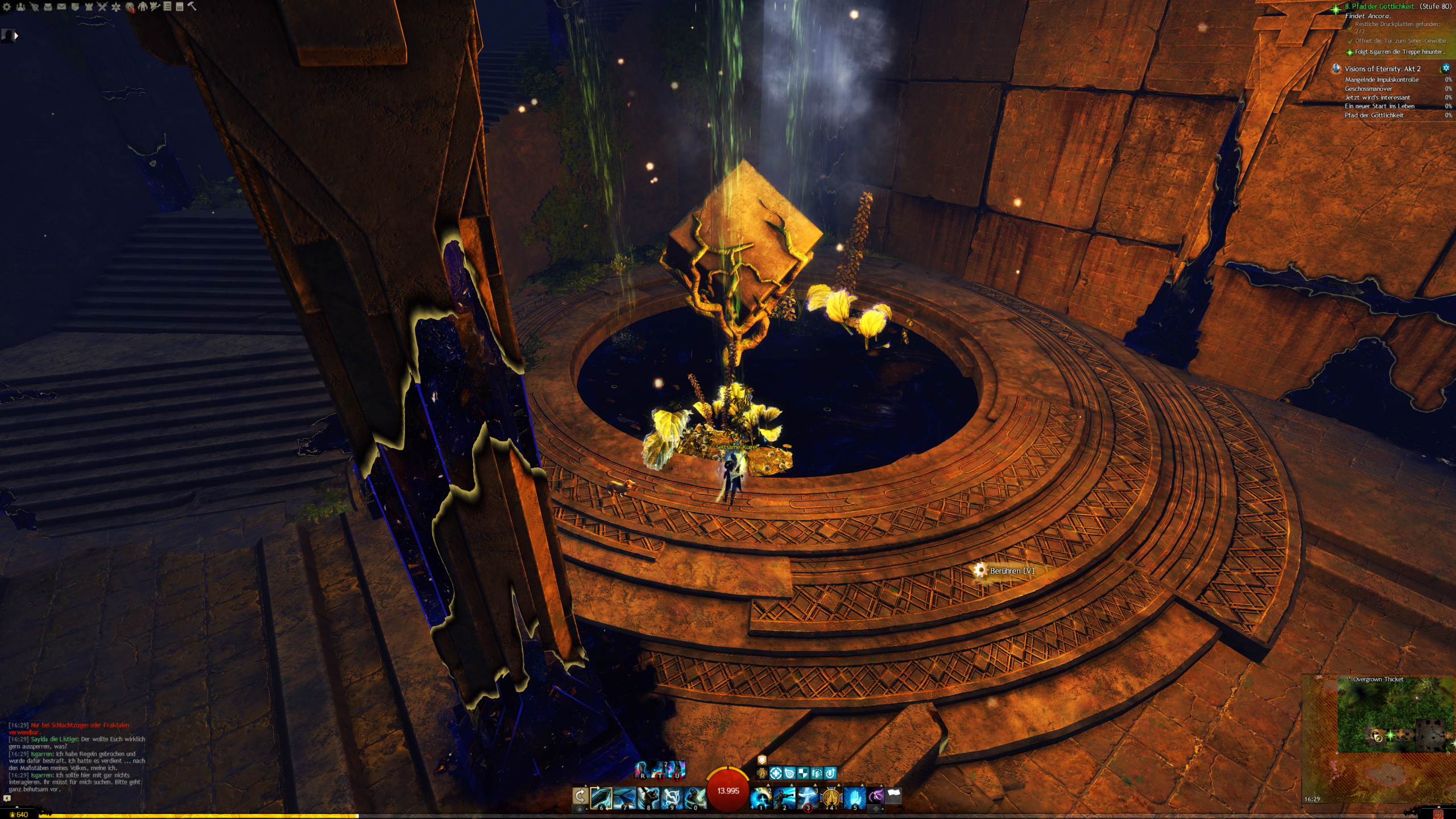The width and height of the screenshot is (1456, 819).
Task: Use the healing skill on slot 1
Action: pos(761,797)
